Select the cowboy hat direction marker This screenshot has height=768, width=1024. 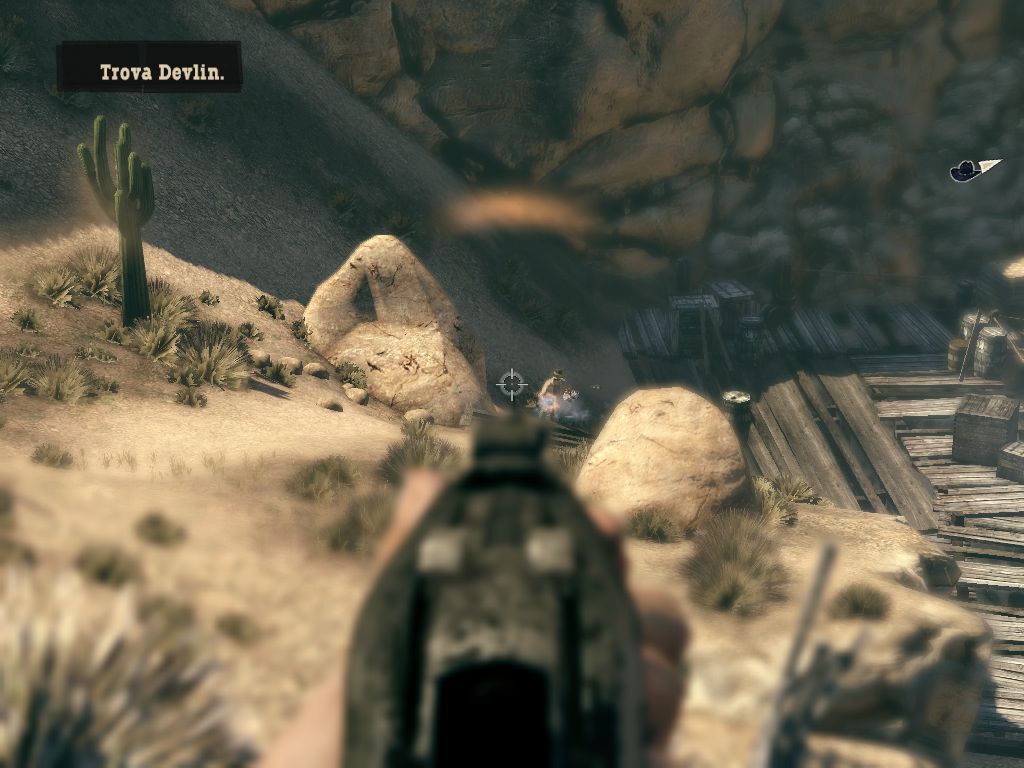[967, 171]
